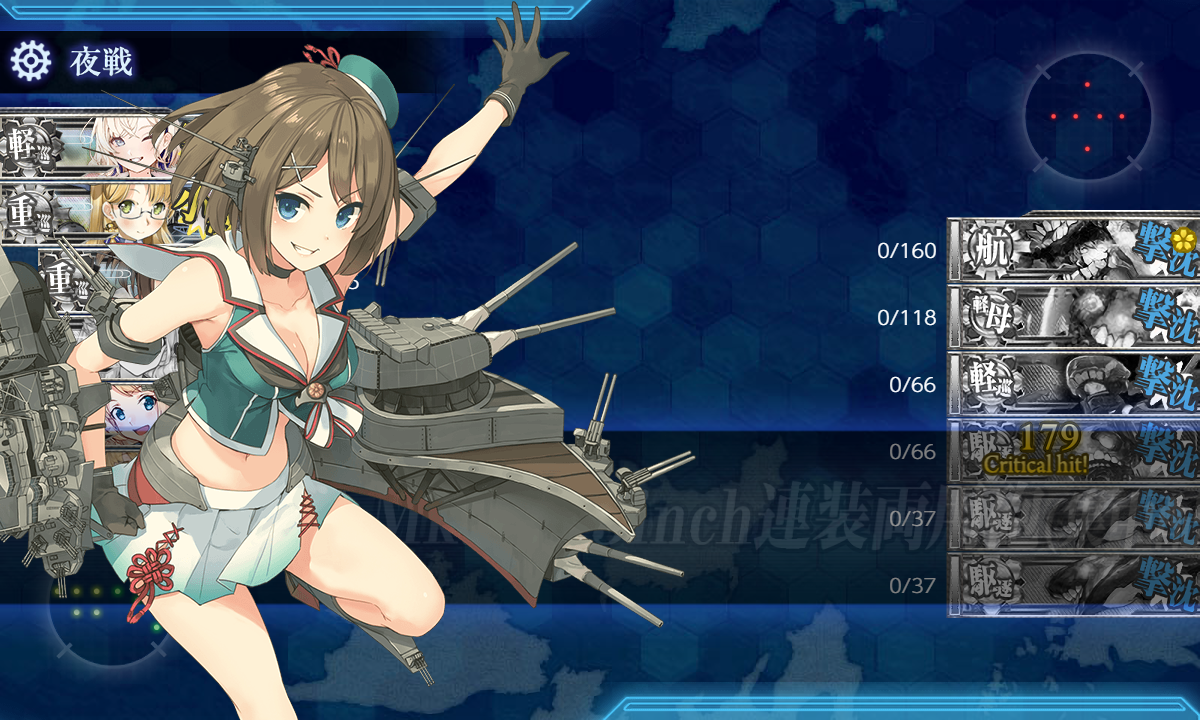Choose the enemy 軽巡 light cruiser banner
The height and width of the screenshot is (720, 1200).
1075,383
